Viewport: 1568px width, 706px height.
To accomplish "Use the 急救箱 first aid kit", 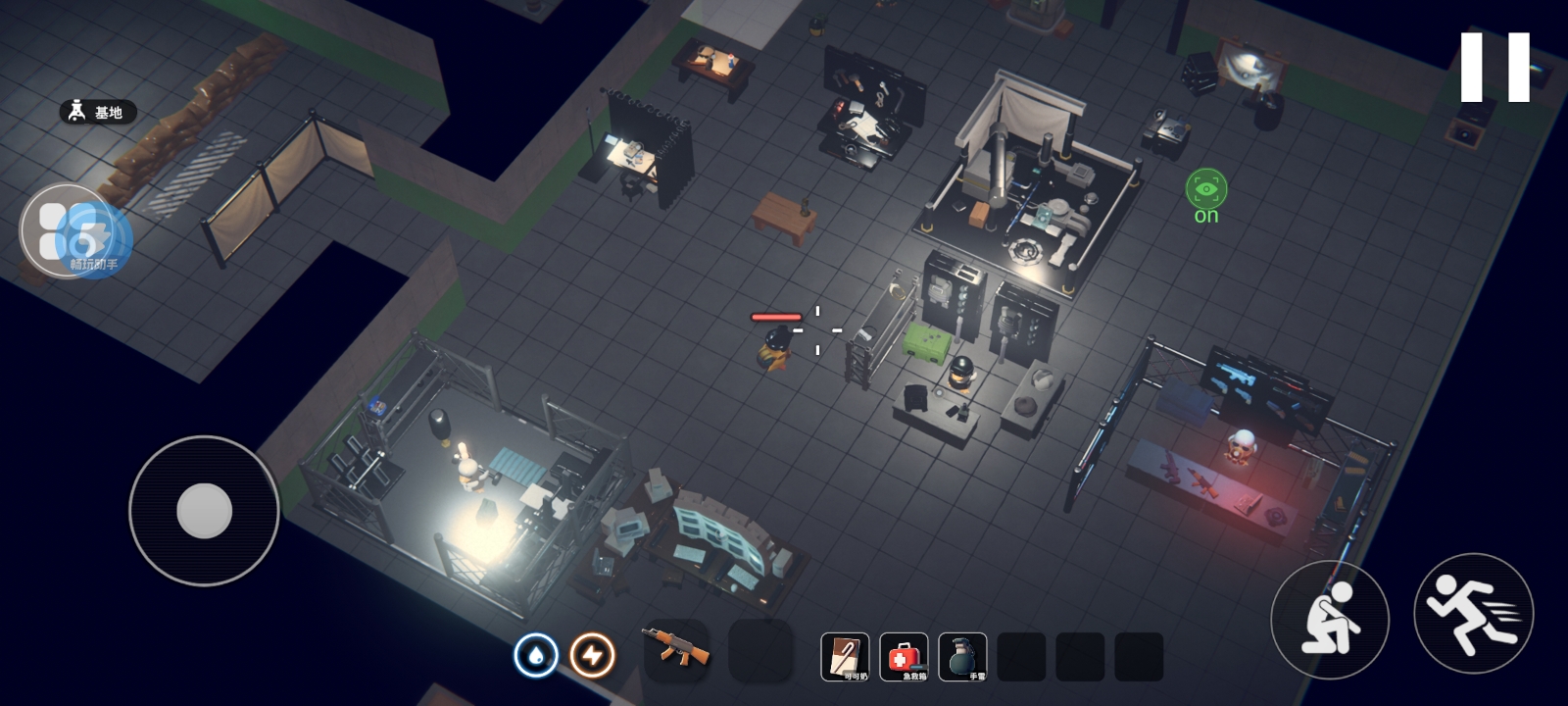I will (x=904, y=656).
